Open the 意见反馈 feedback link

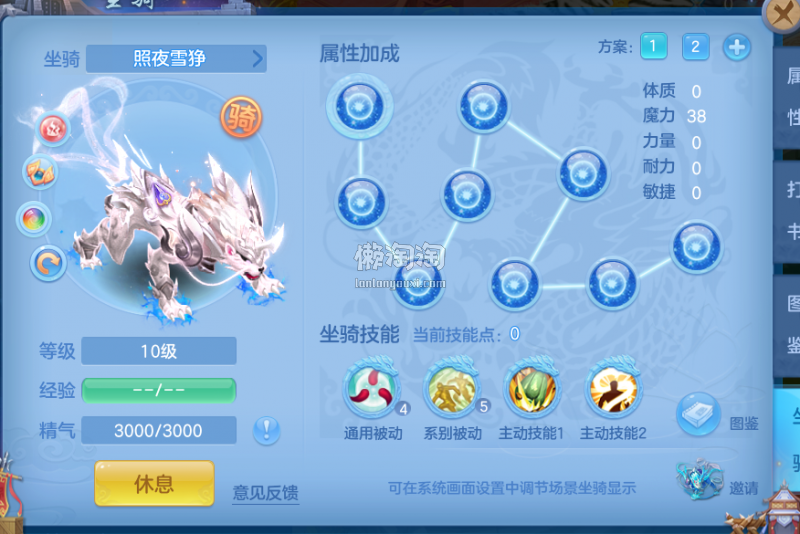265,492
